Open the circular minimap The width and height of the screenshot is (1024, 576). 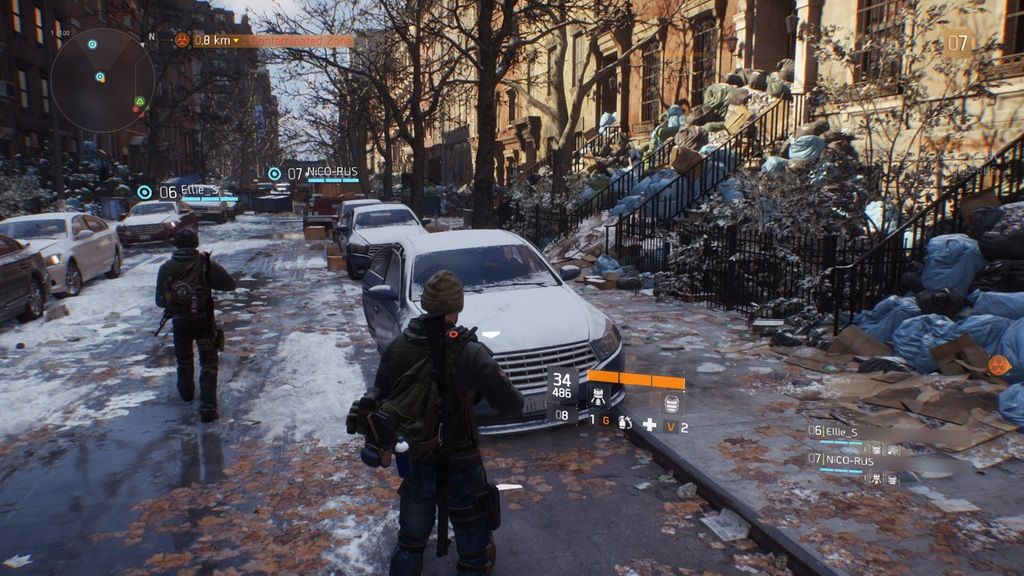103,80
